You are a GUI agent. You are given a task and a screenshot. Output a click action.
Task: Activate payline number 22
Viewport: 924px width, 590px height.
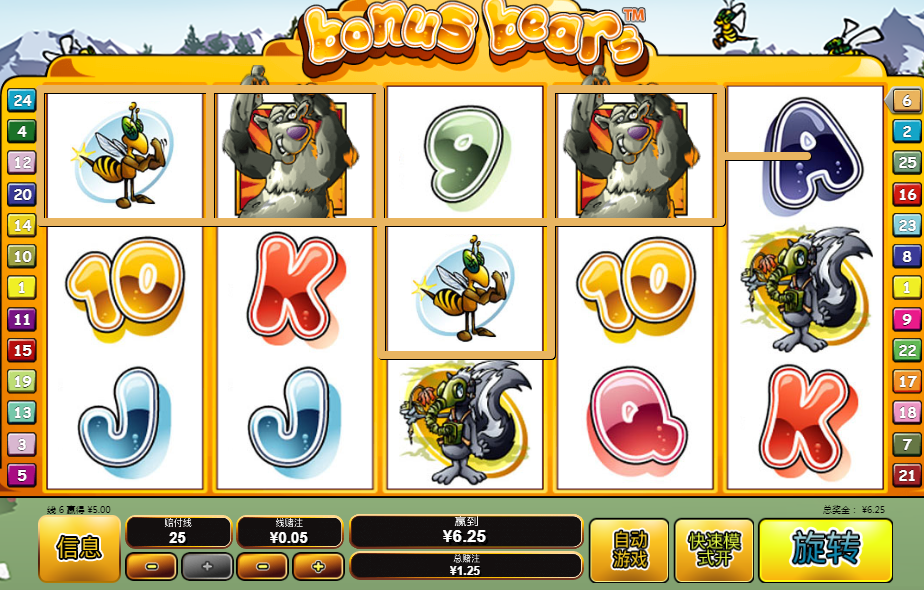906,350
